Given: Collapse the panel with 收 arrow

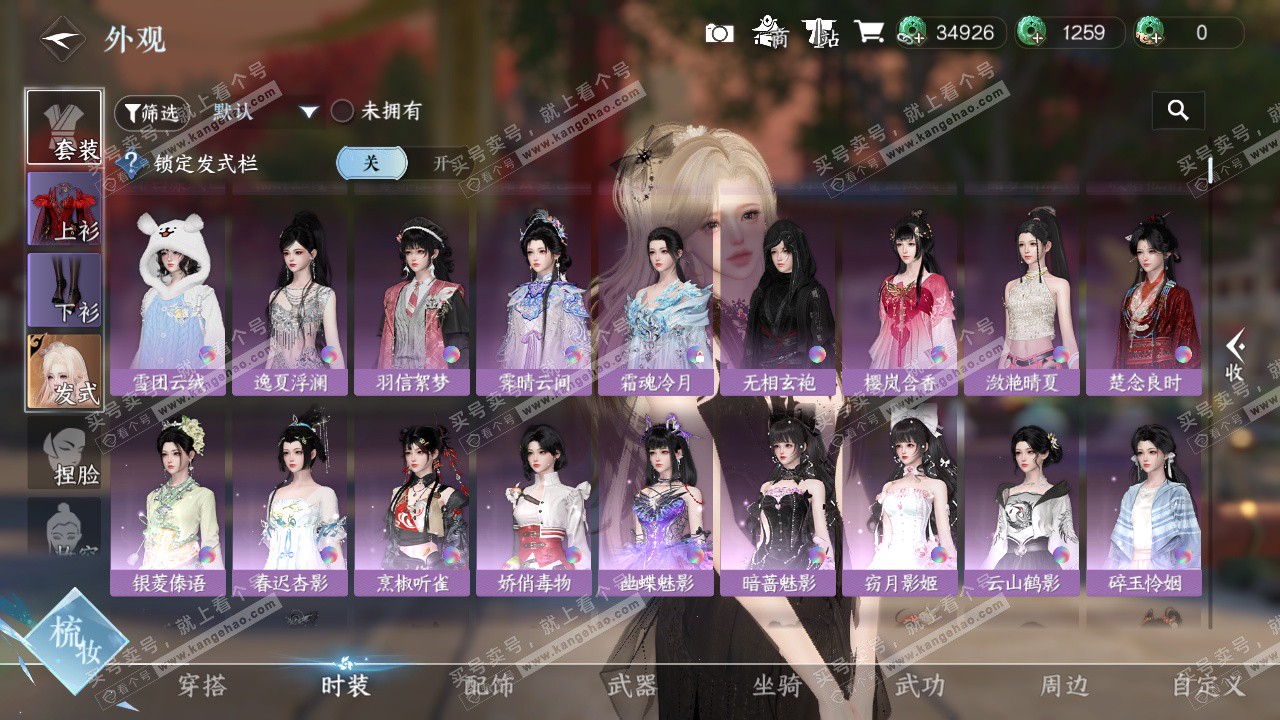Looking at the screenshot, I should pyautogui.click(x=1236, y=356).
